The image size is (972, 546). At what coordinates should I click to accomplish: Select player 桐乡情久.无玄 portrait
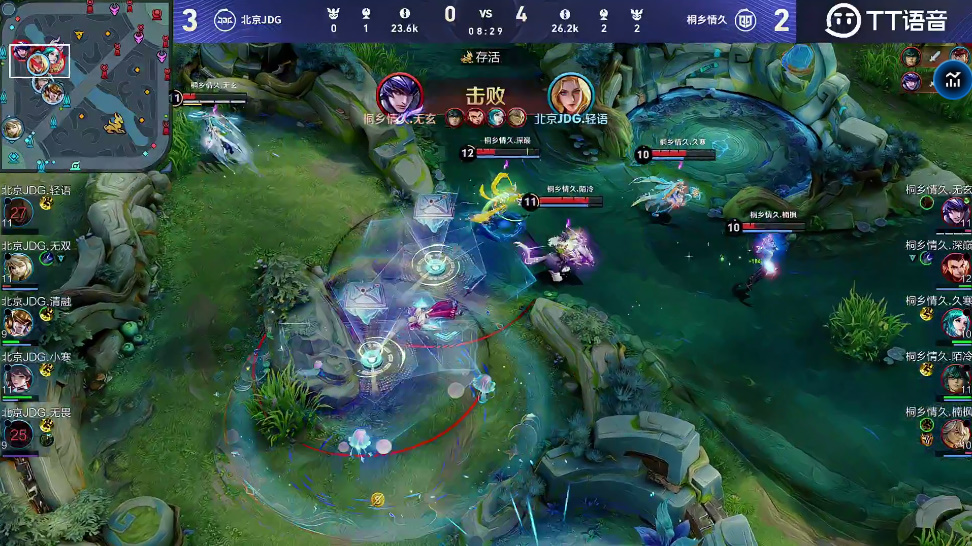pos(955,212)
